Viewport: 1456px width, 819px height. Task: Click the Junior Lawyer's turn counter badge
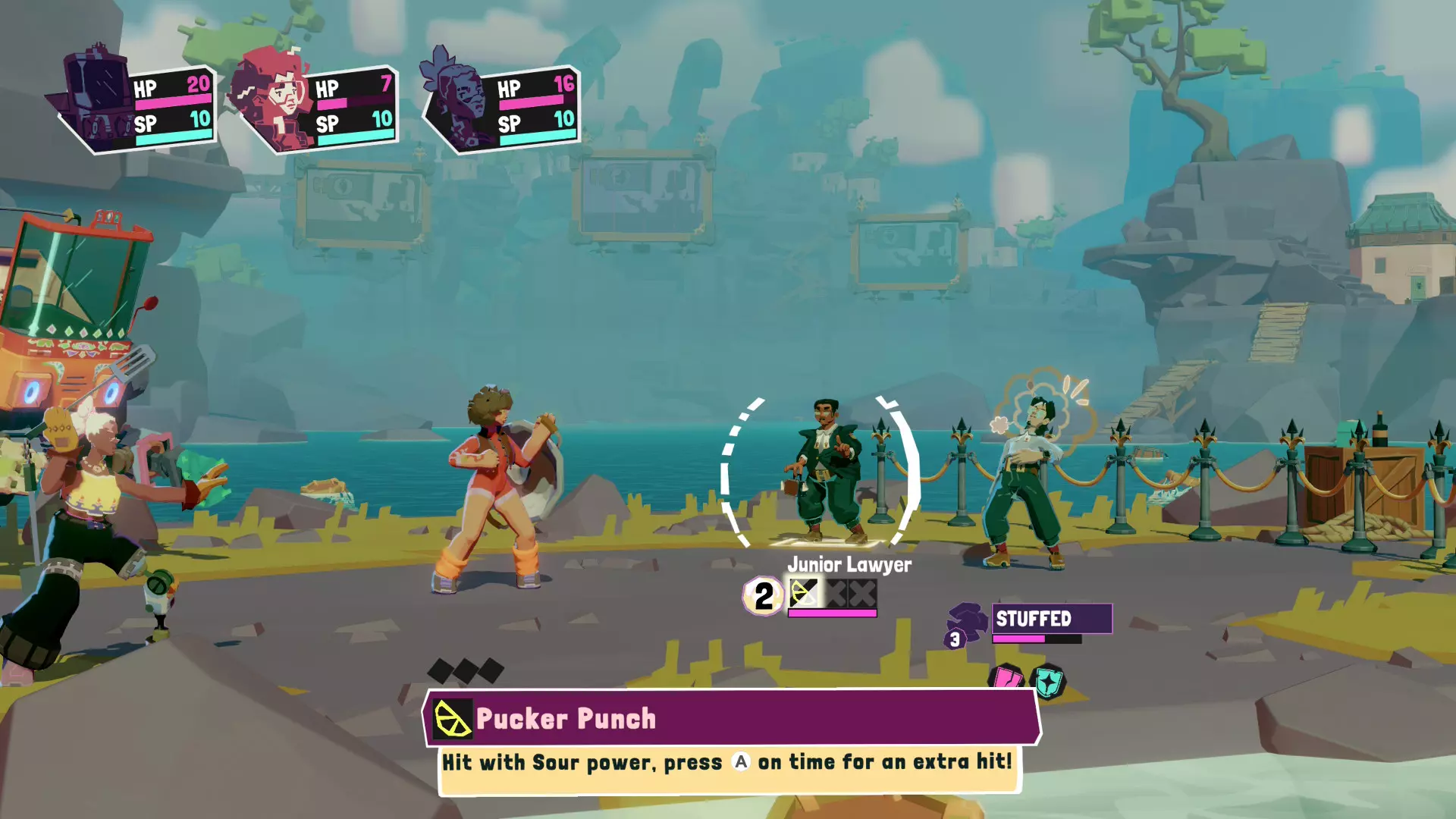click(763, 596)
